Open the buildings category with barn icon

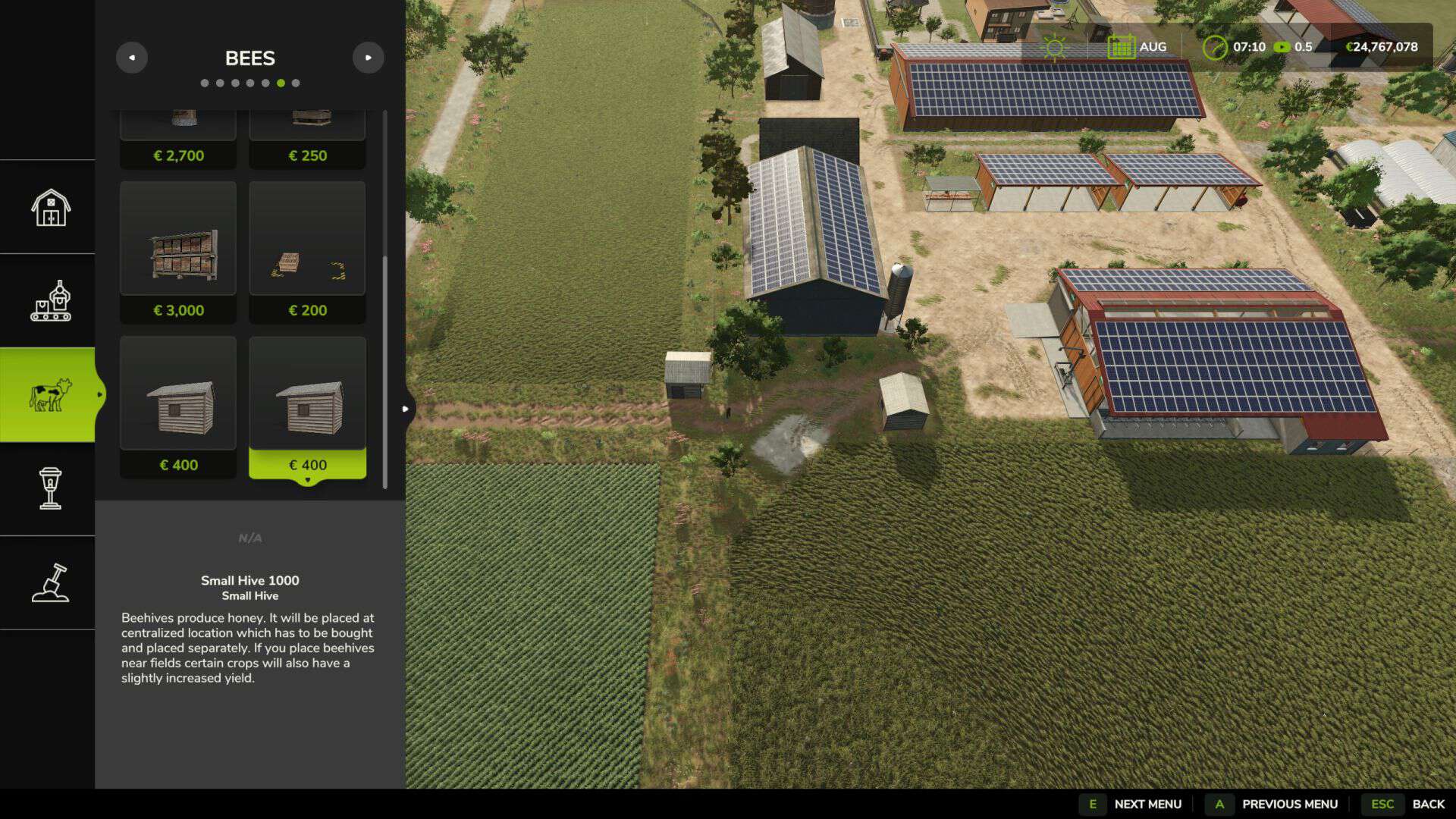[x=50, y=207]
